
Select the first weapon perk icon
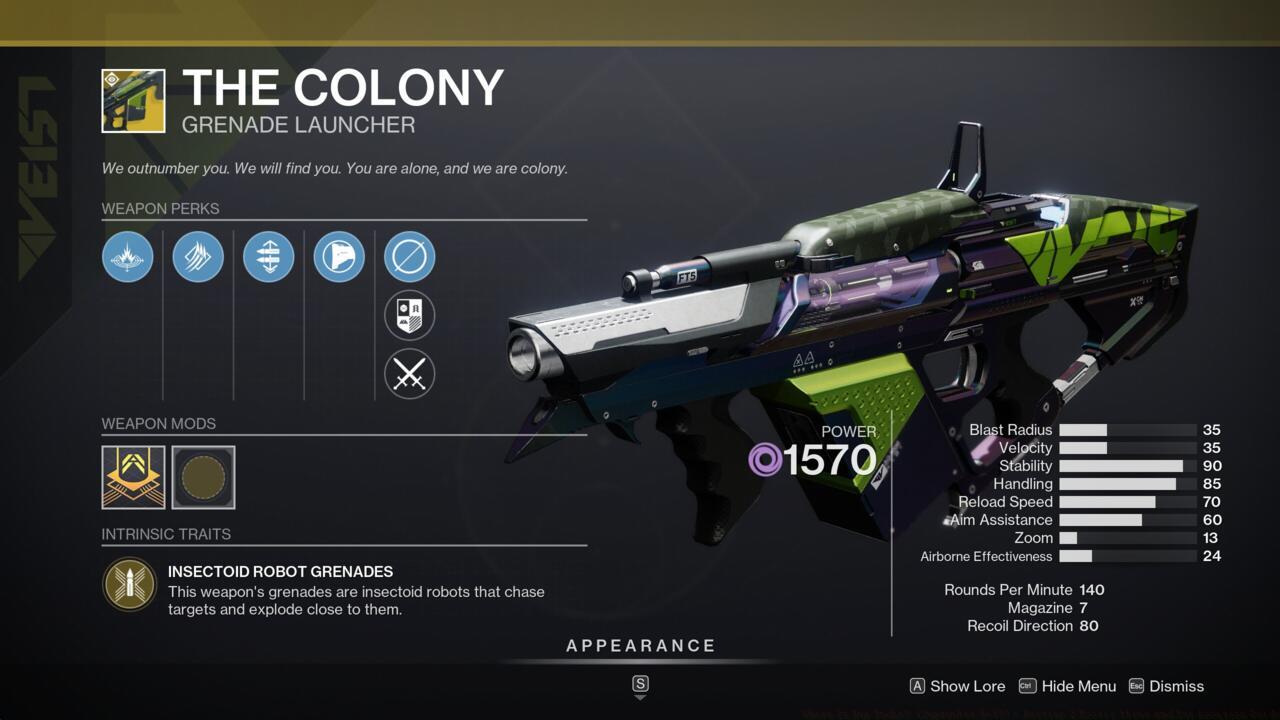tap(127, 257)
